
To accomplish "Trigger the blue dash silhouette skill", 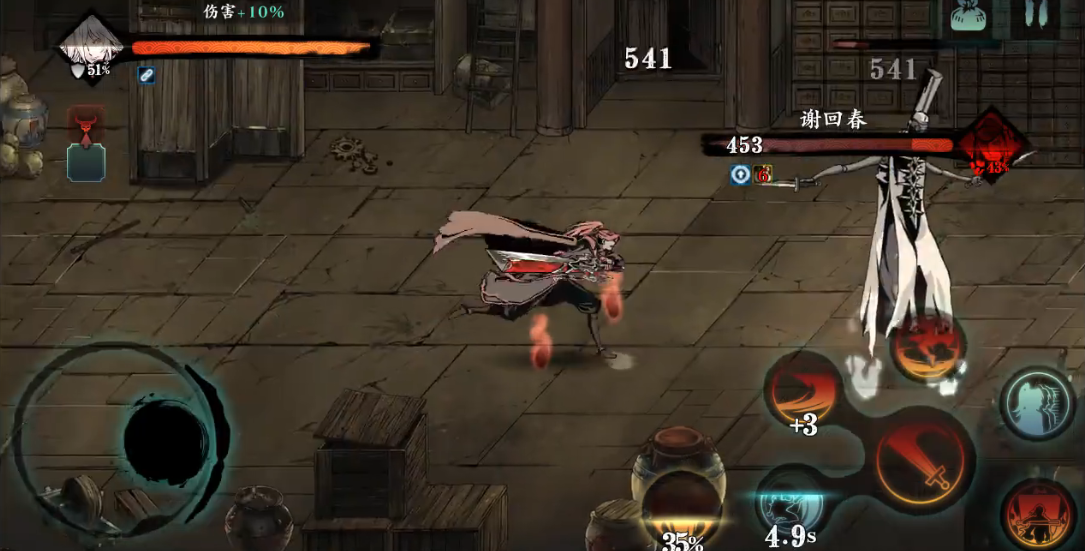I will [x=1037, y=403].
